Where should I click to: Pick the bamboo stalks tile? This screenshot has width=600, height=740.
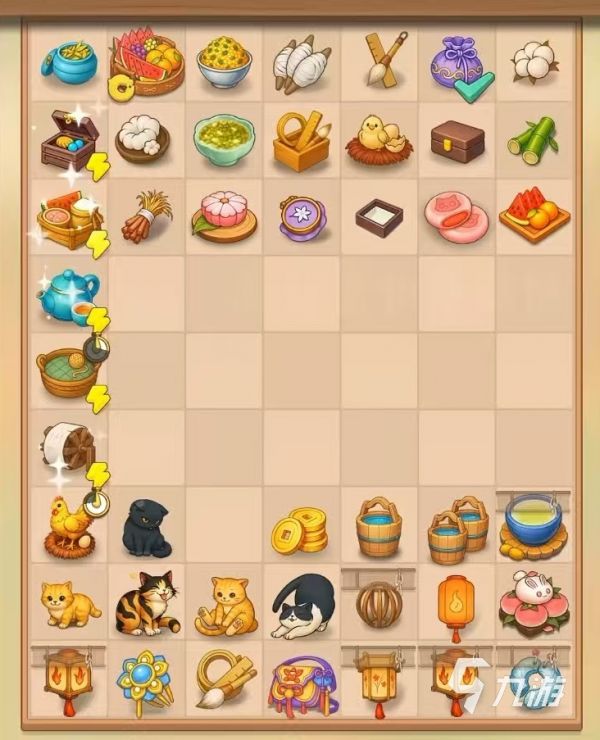[x=530, y=141]
